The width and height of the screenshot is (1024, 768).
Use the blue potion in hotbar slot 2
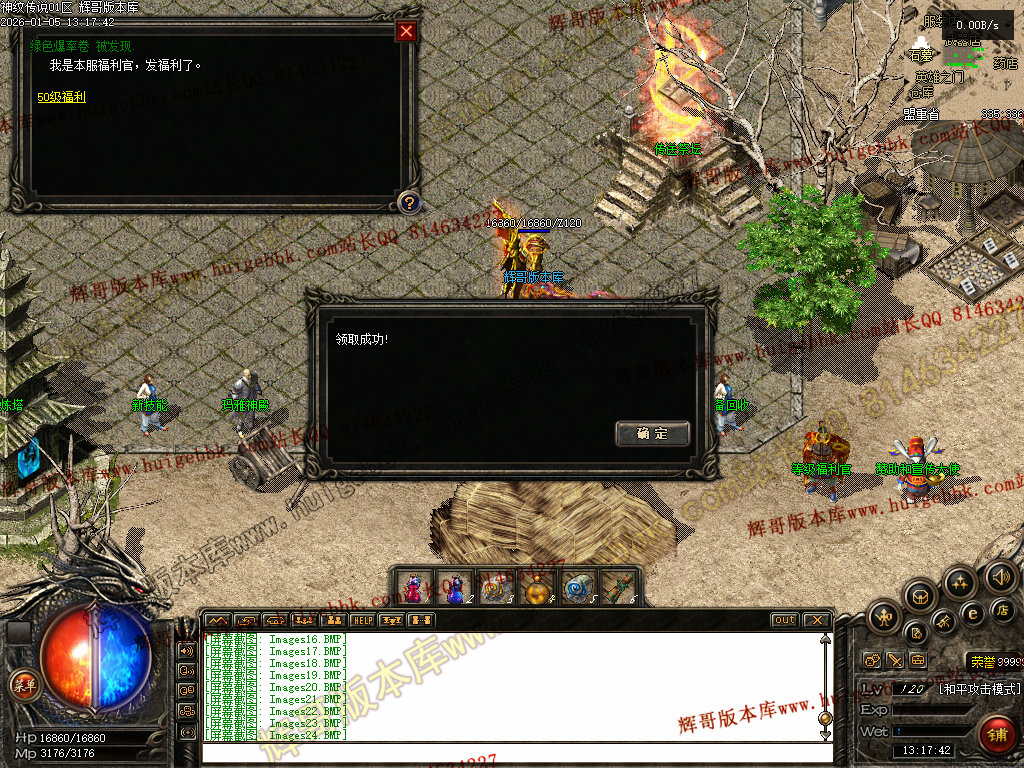(455, 588)
